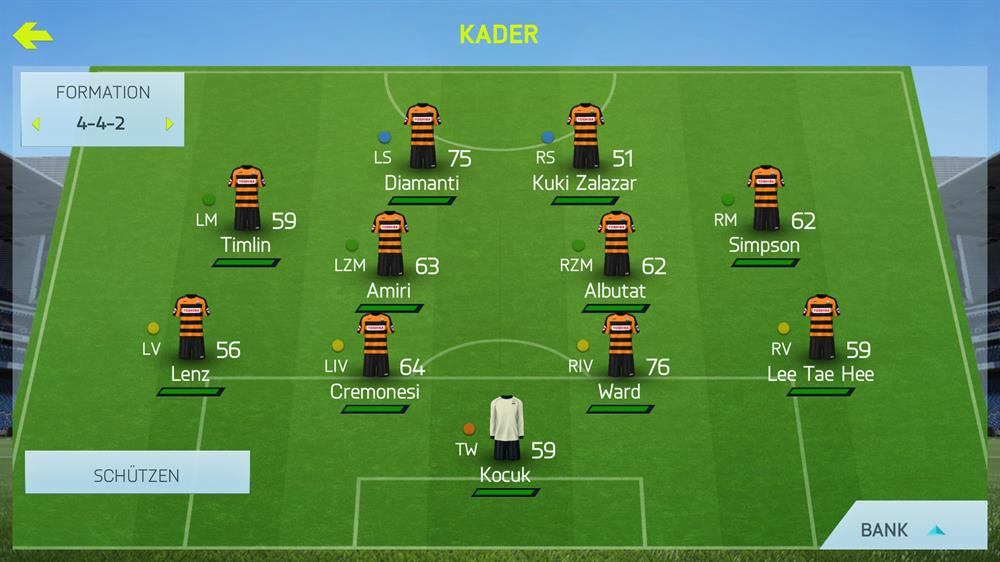
Task: Go back with the yellow arrow
Action: [32, 36]
